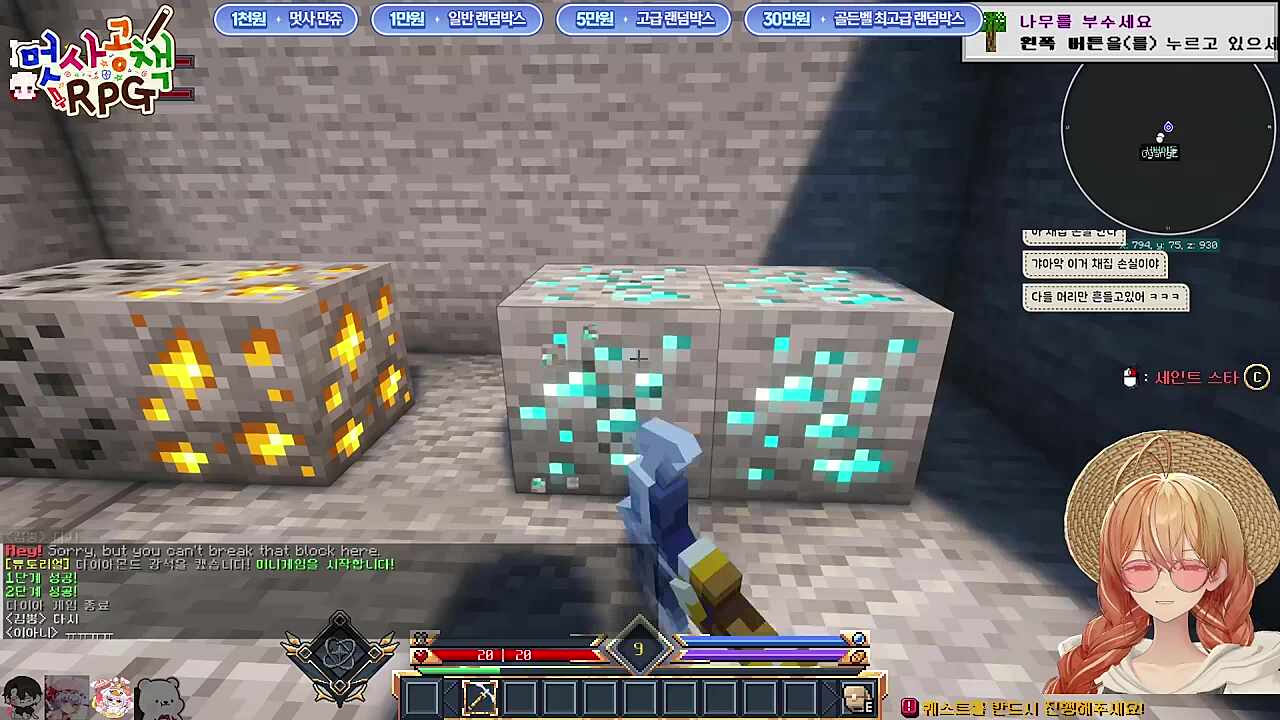Select the pickaxe hotbar slot

click(x=480, y=697)
